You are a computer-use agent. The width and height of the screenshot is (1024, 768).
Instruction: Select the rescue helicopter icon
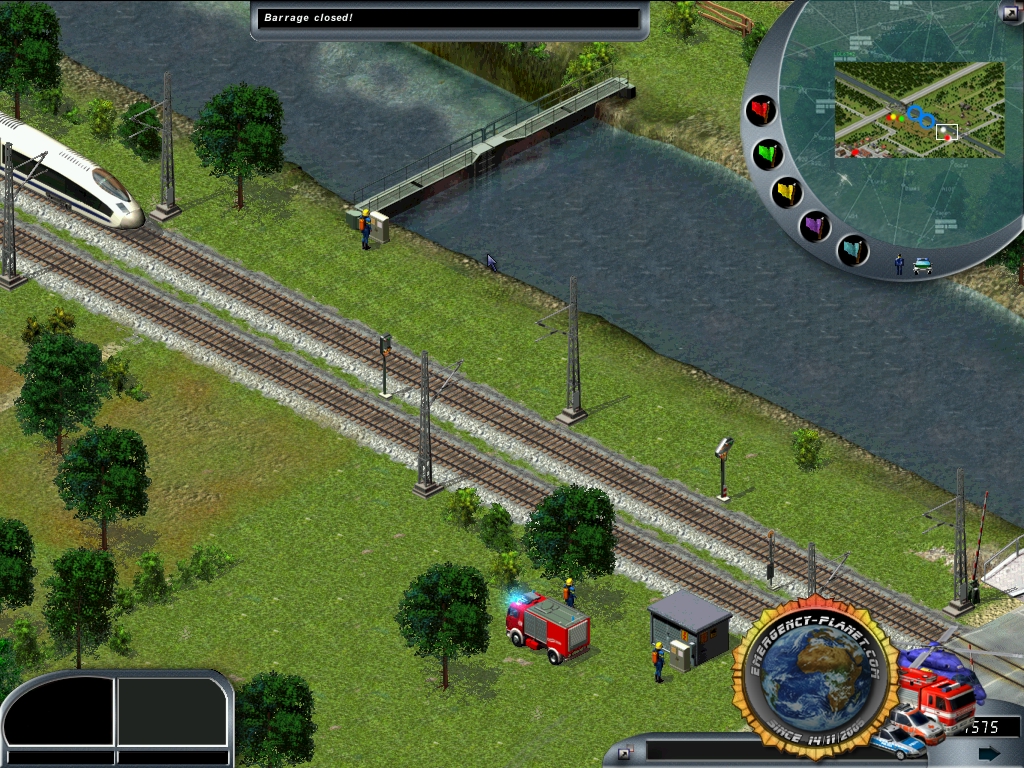click(x=940, y=657)
